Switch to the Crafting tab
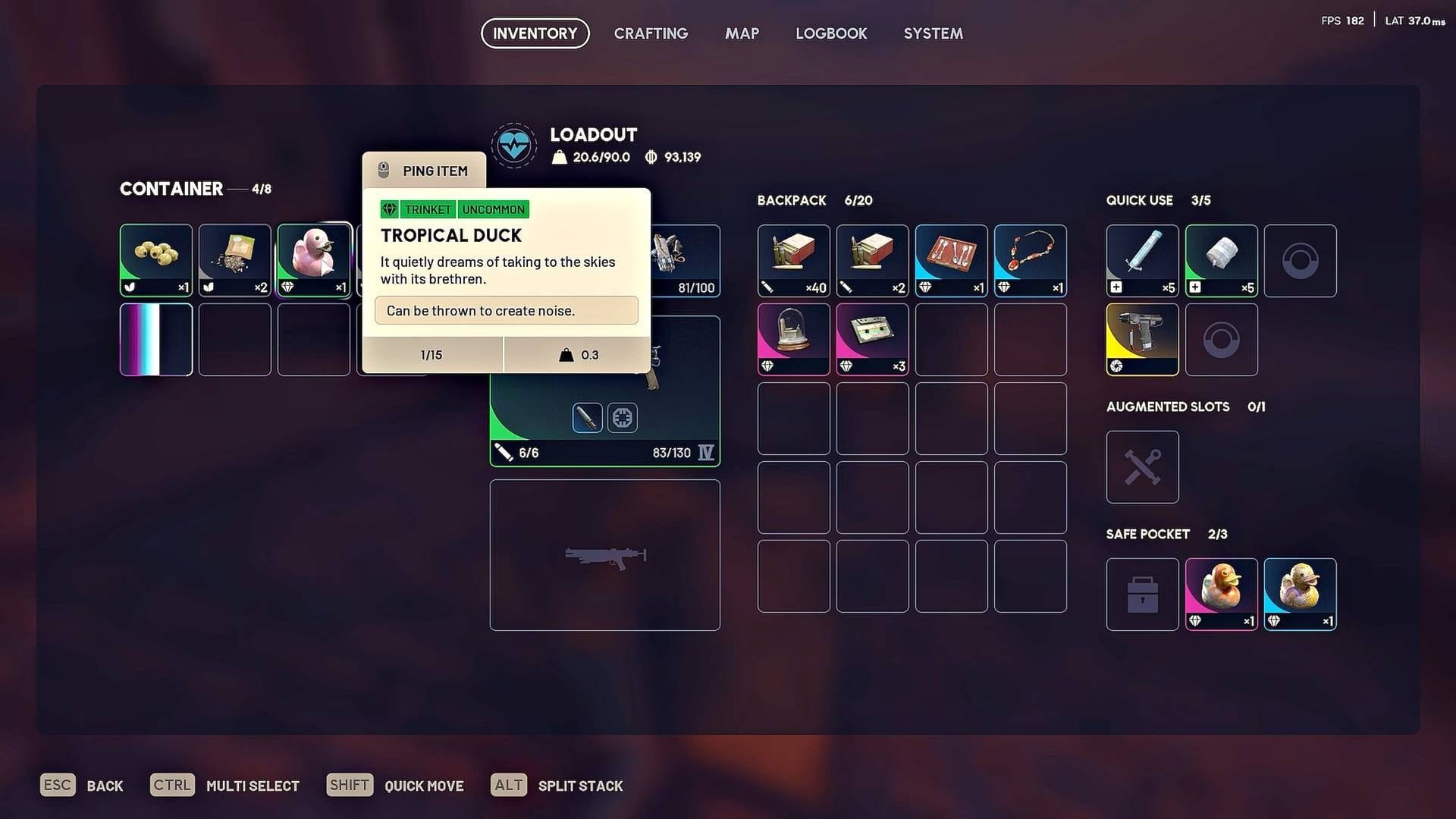The image size is (1456, 819). pos(651,33)
